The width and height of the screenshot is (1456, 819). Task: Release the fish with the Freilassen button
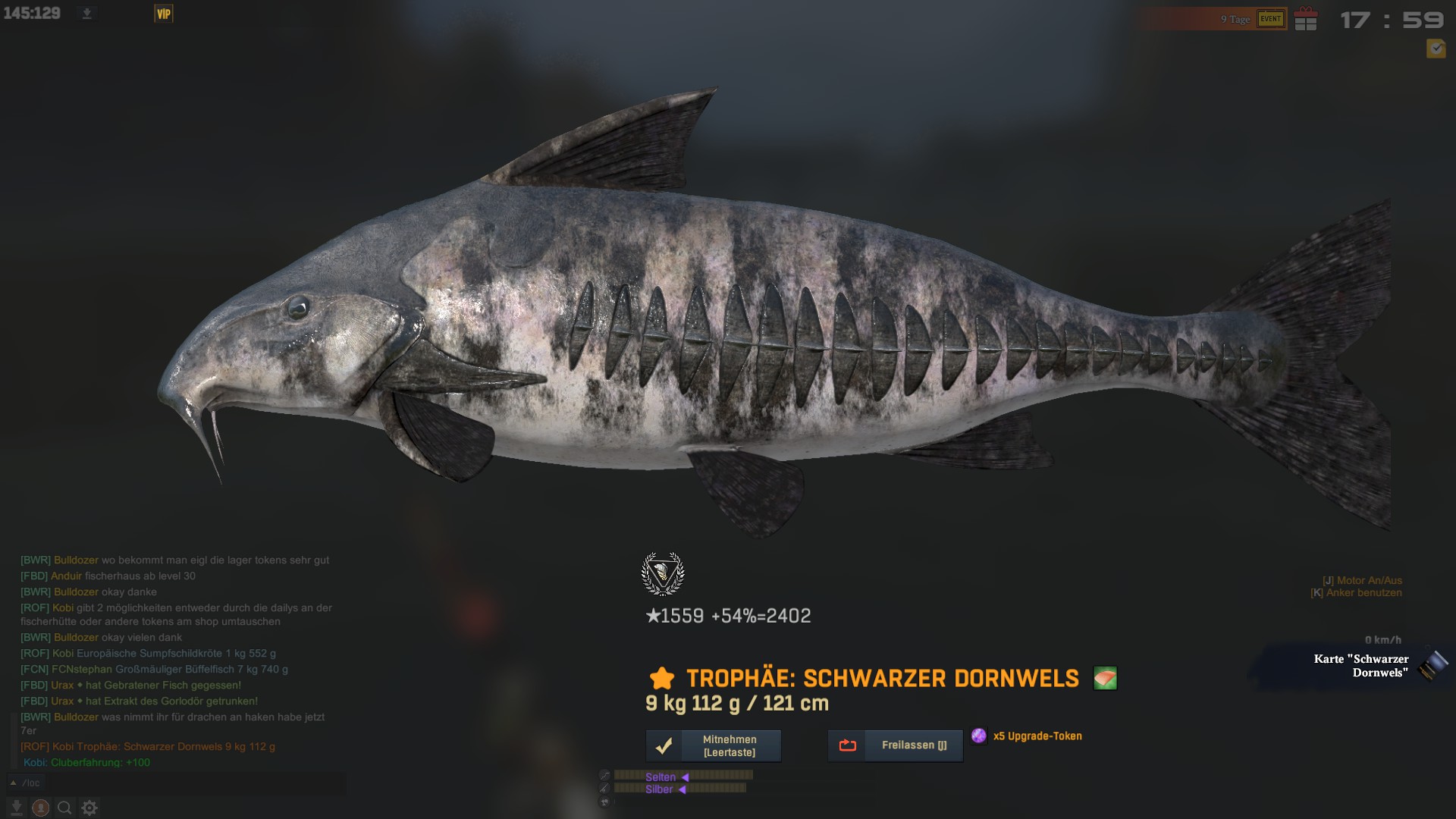896,745
